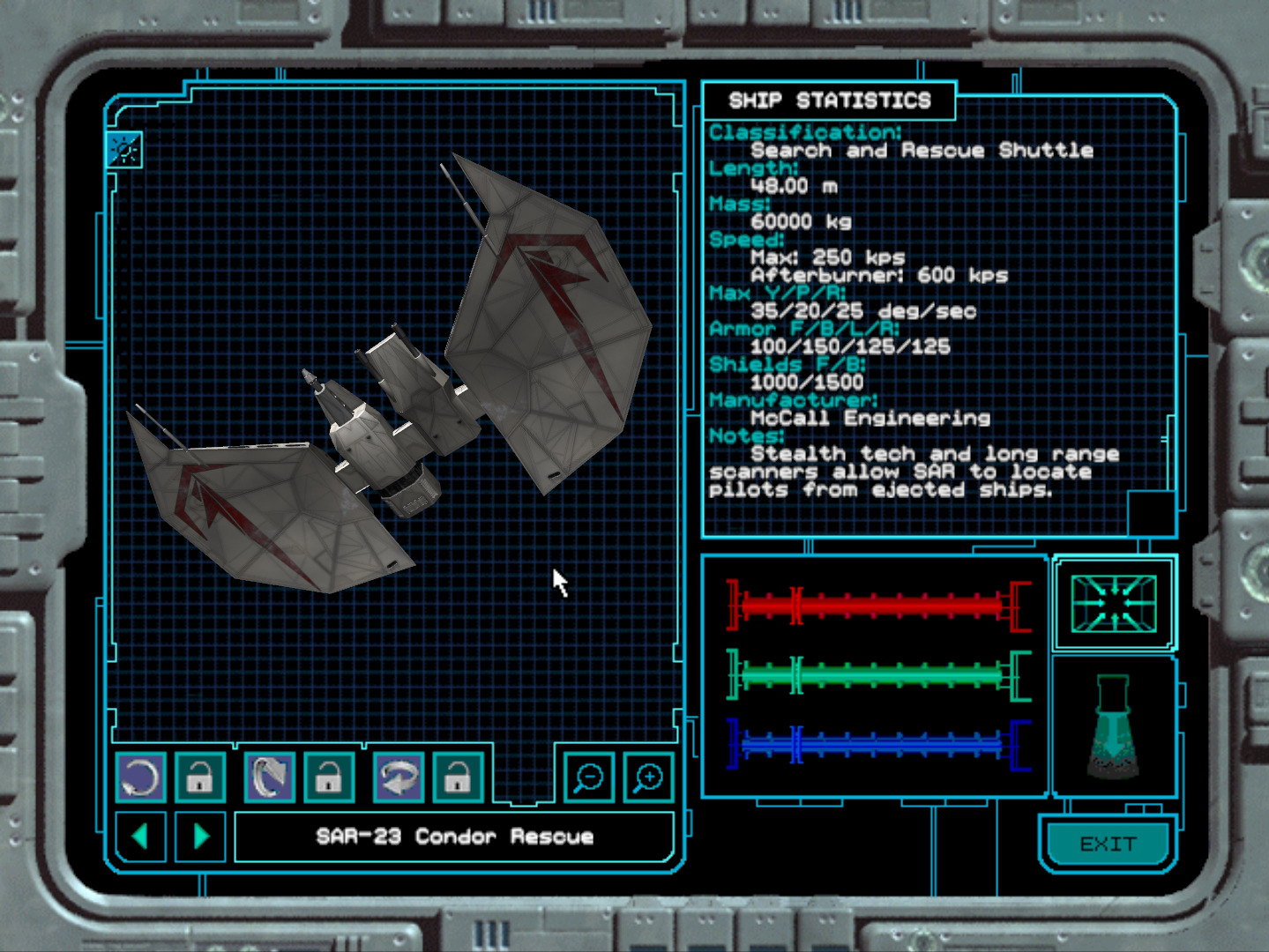Toggle the sun lighting icon
Screen dimensions: 1269x952
(124, 150)
